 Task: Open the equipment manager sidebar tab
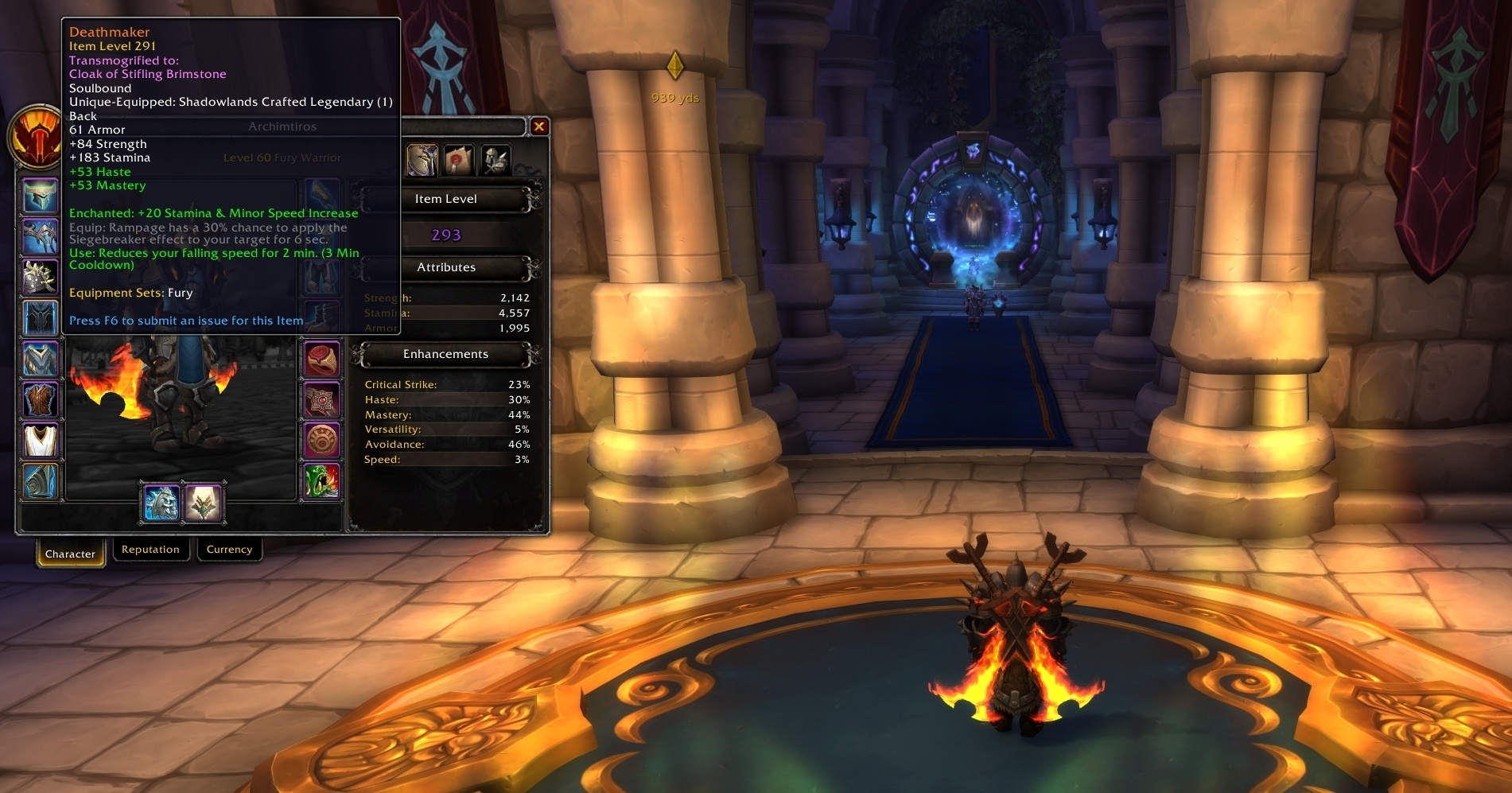point(496,160)
